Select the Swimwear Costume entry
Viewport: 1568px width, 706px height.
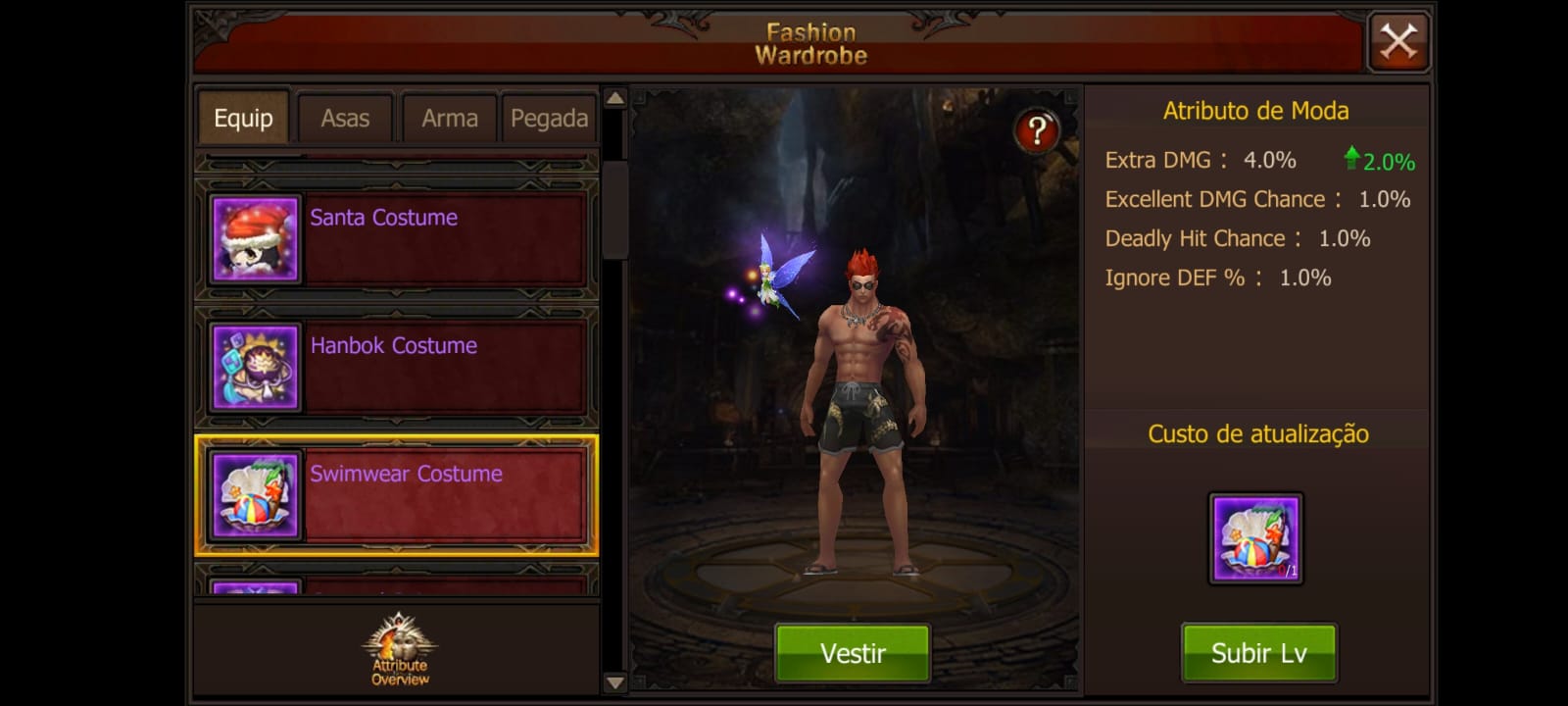(396, 495)
